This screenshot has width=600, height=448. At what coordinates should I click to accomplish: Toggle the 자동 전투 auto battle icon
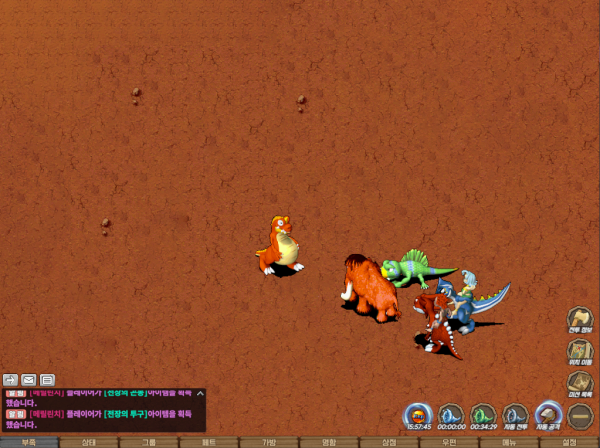(515, 414)
